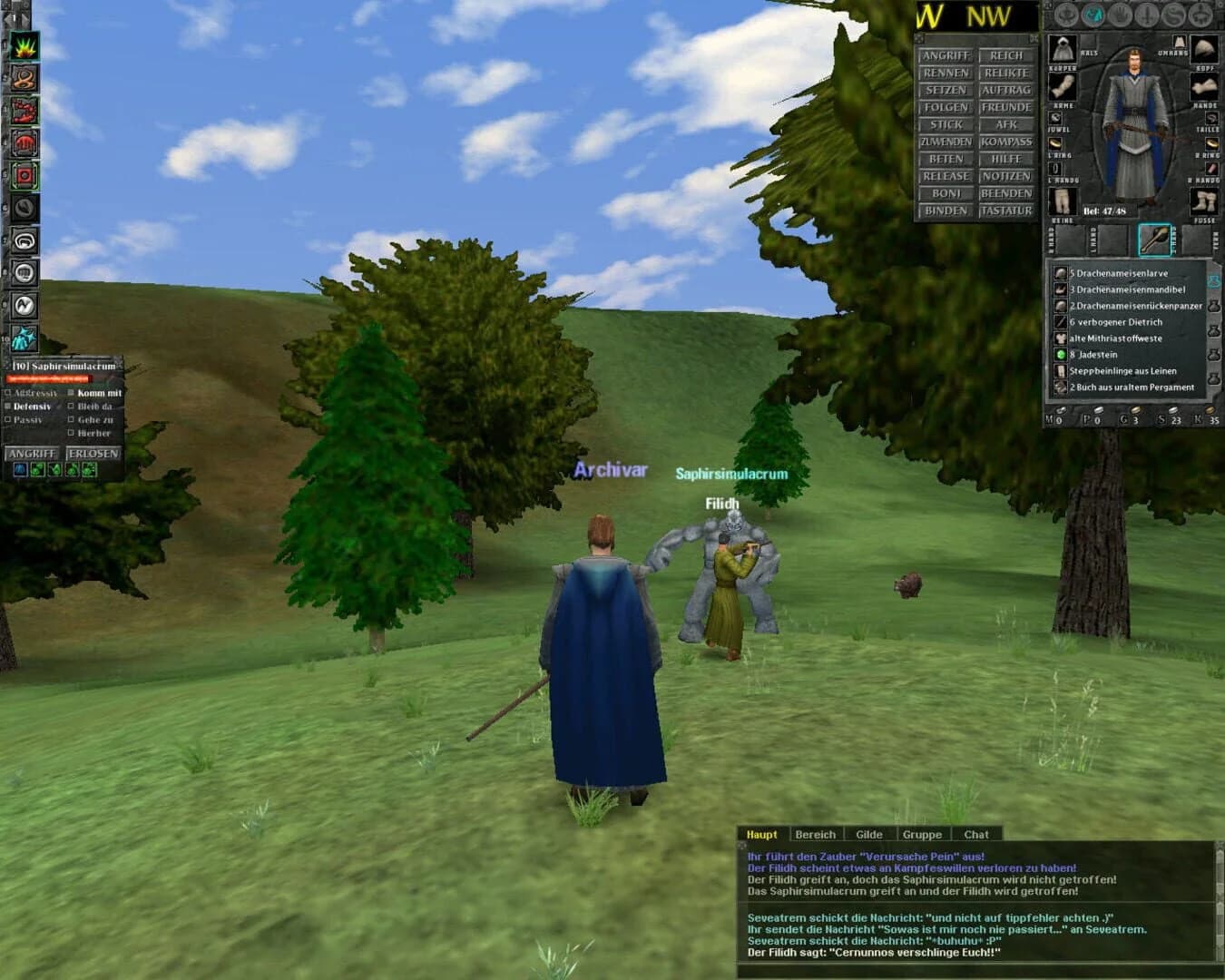This screenshot has width=1225, height=980.
Task: Switch to the Gilde chat tab
Action: 869,835
